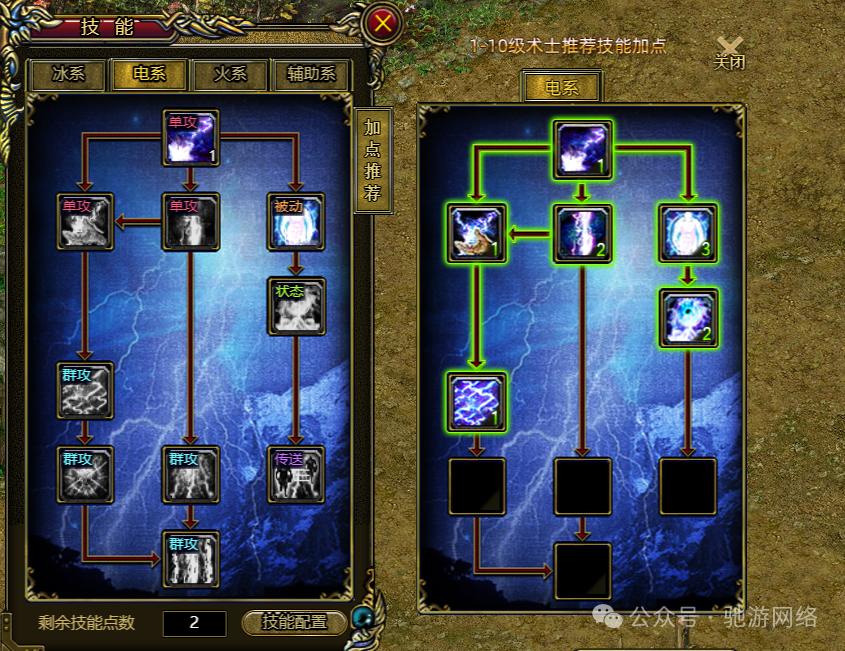
Task: Close the skill window with the red X
Action: 382,24
